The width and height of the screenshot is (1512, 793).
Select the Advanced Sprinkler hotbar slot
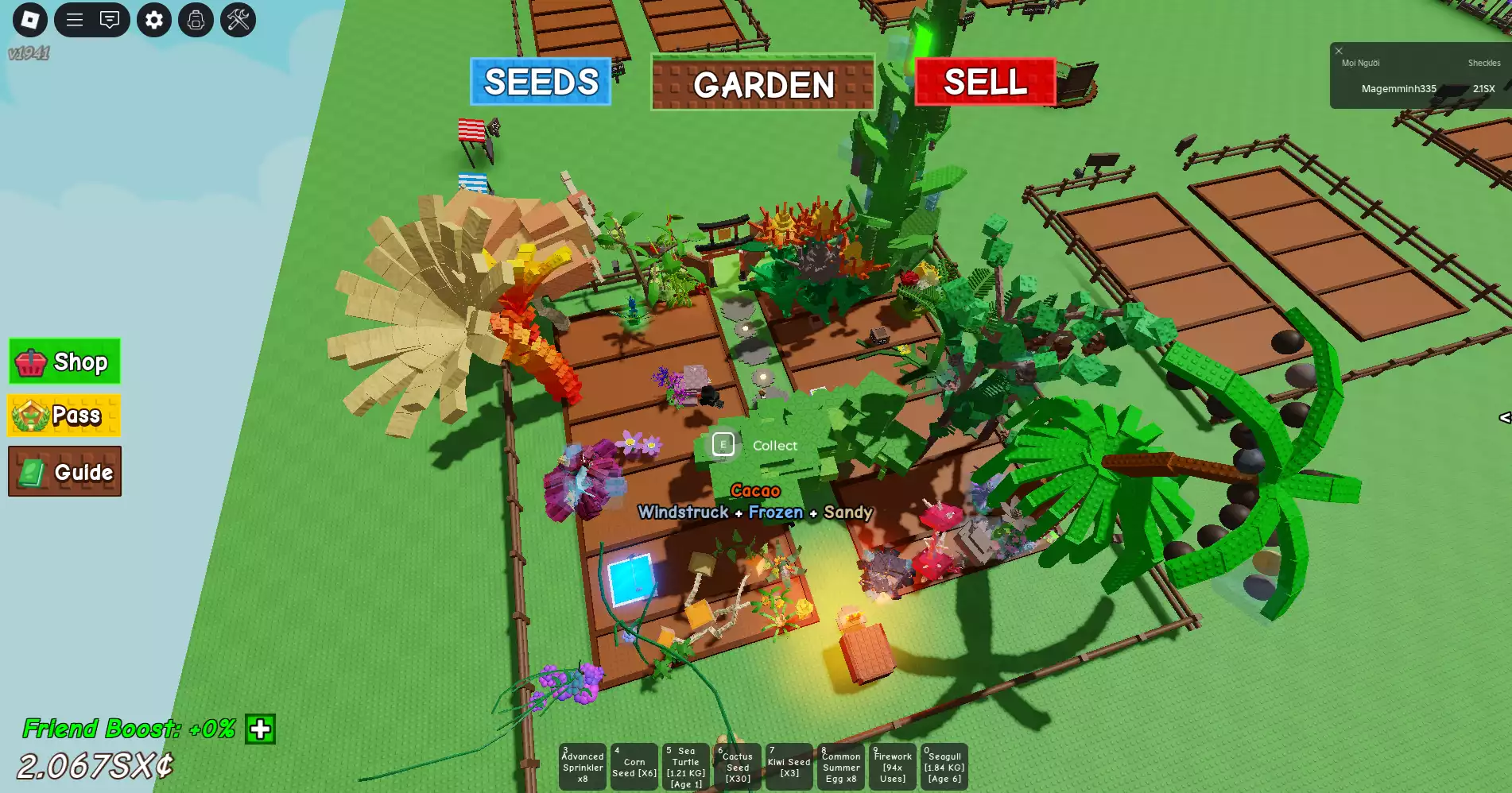coord(583,767)
